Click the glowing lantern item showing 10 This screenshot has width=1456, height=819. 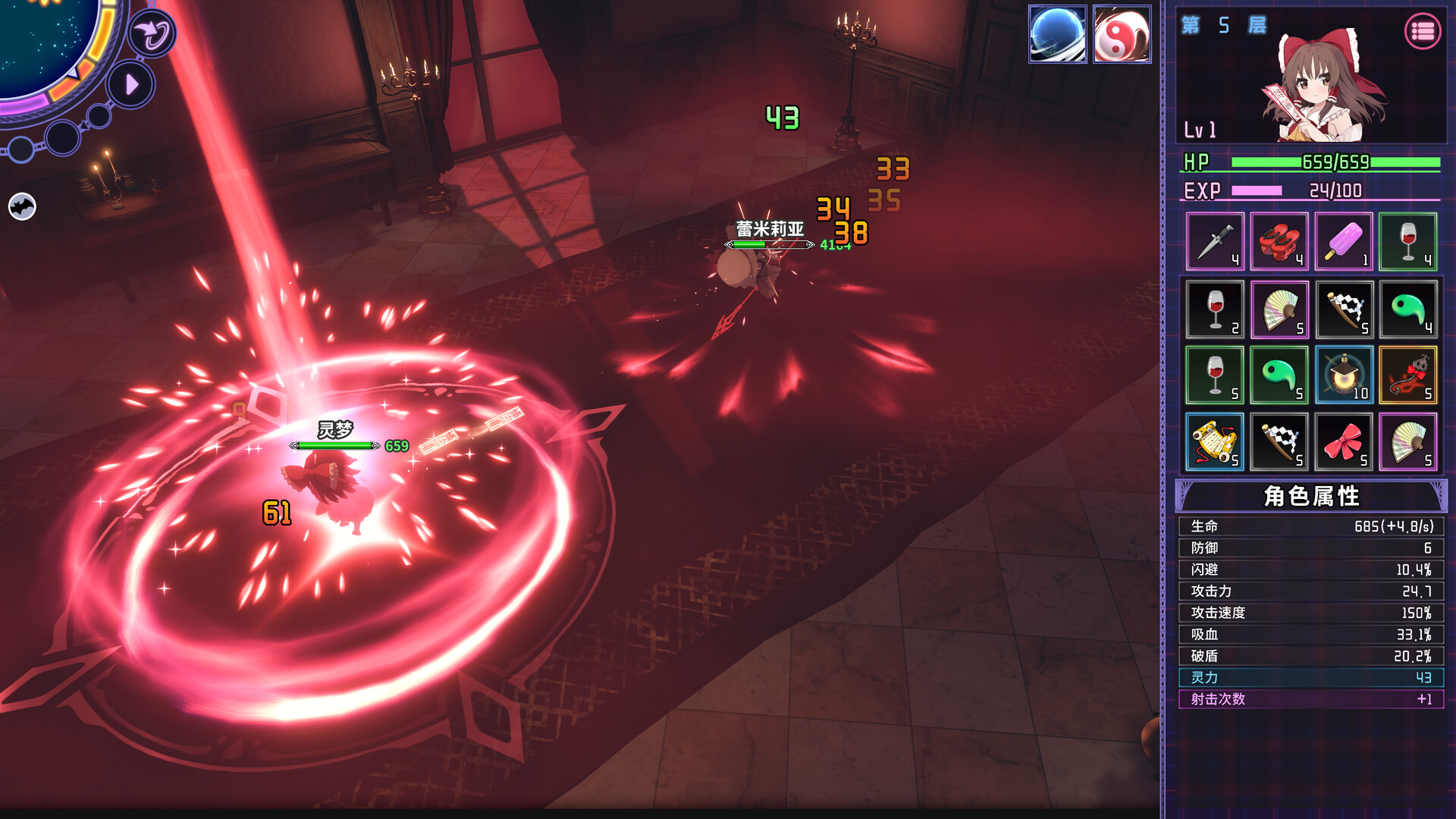pyautogui.click(x=1344, y=375)
